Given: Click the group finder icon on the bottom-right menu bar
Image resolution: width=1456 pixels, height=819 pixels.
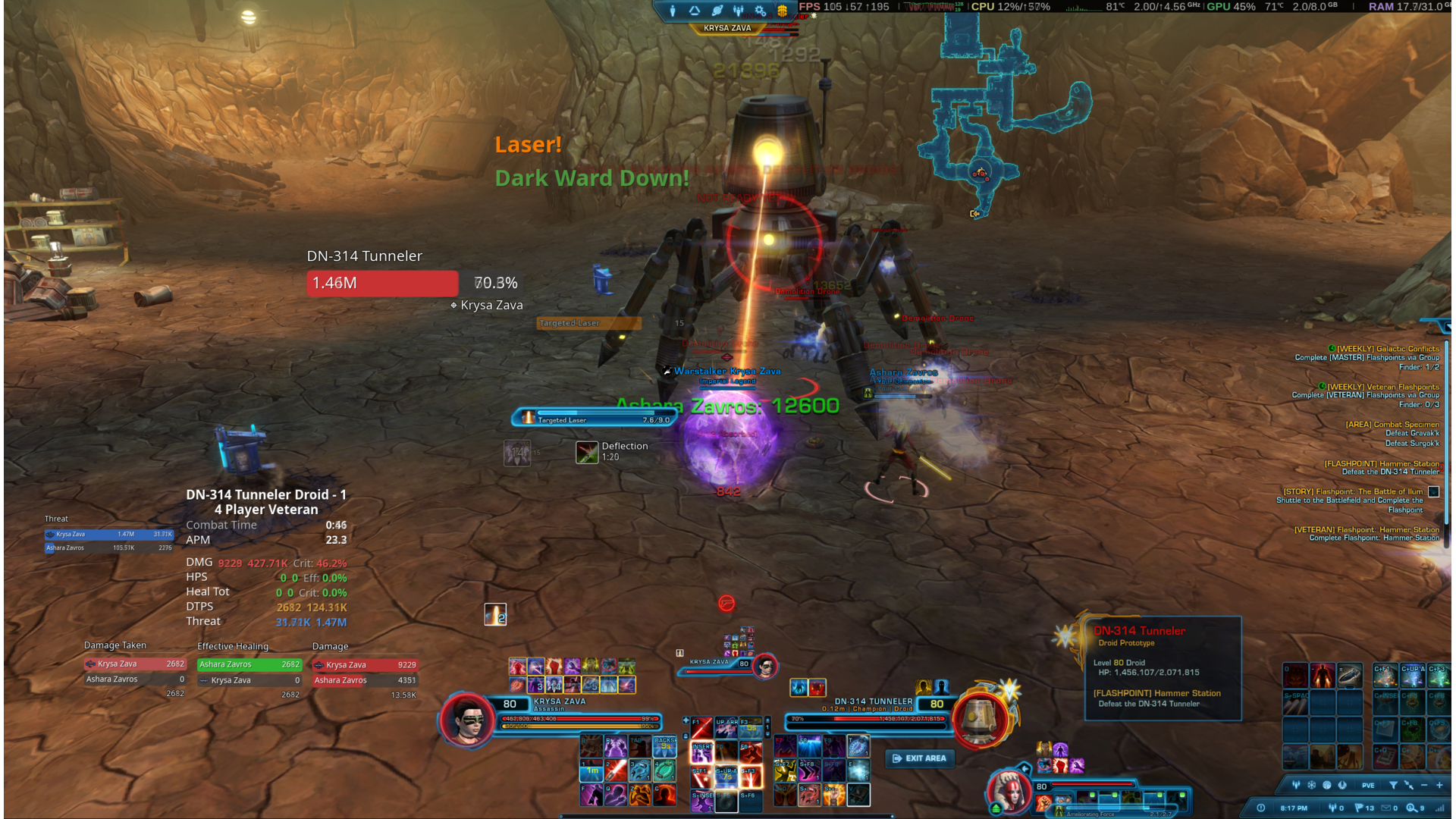Looking at the screenshot, I should pyautogui.click(x=1296, y=785).
